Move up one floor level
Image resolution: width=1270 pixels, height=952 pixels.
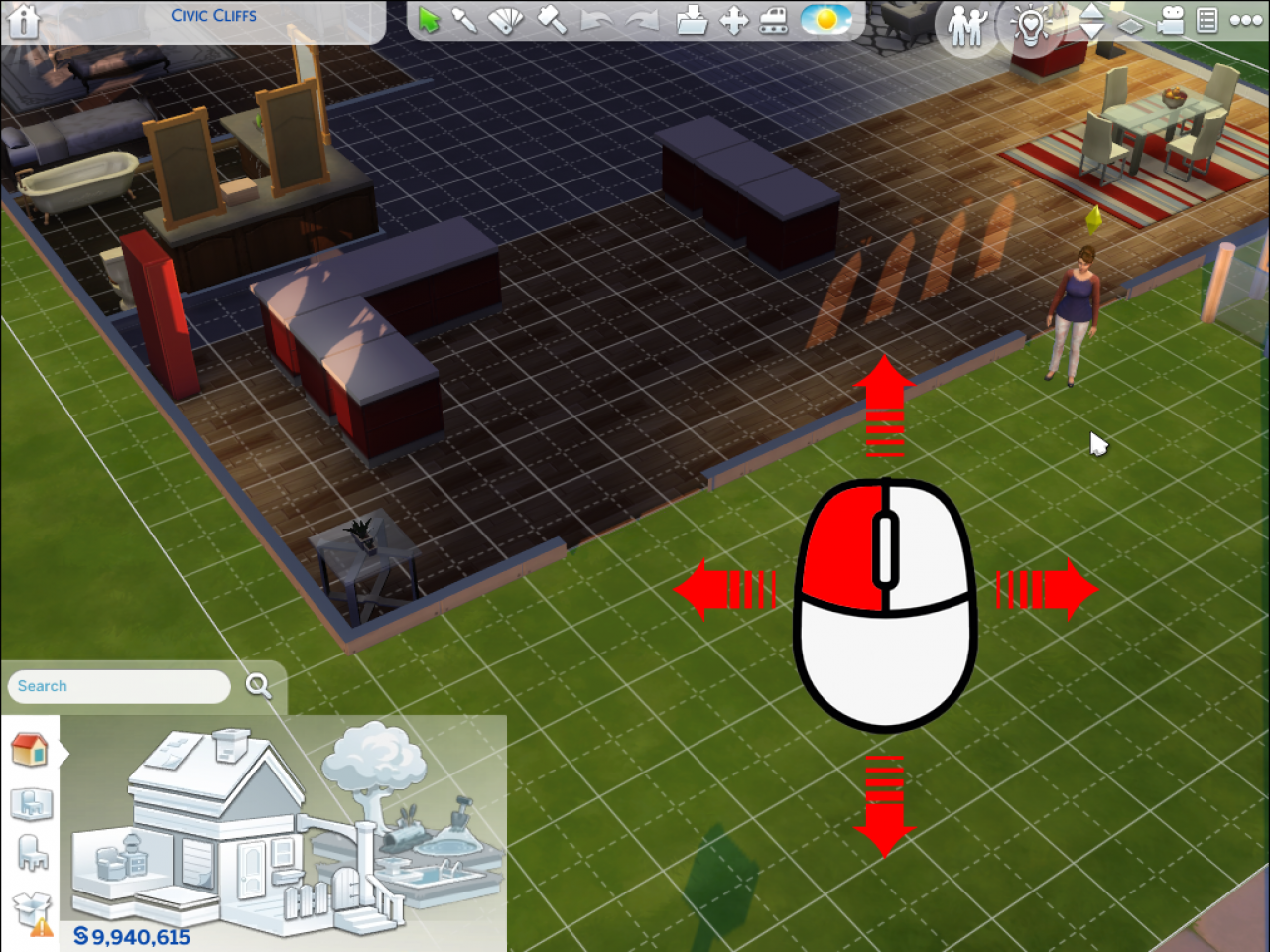tap(1092, 12)
